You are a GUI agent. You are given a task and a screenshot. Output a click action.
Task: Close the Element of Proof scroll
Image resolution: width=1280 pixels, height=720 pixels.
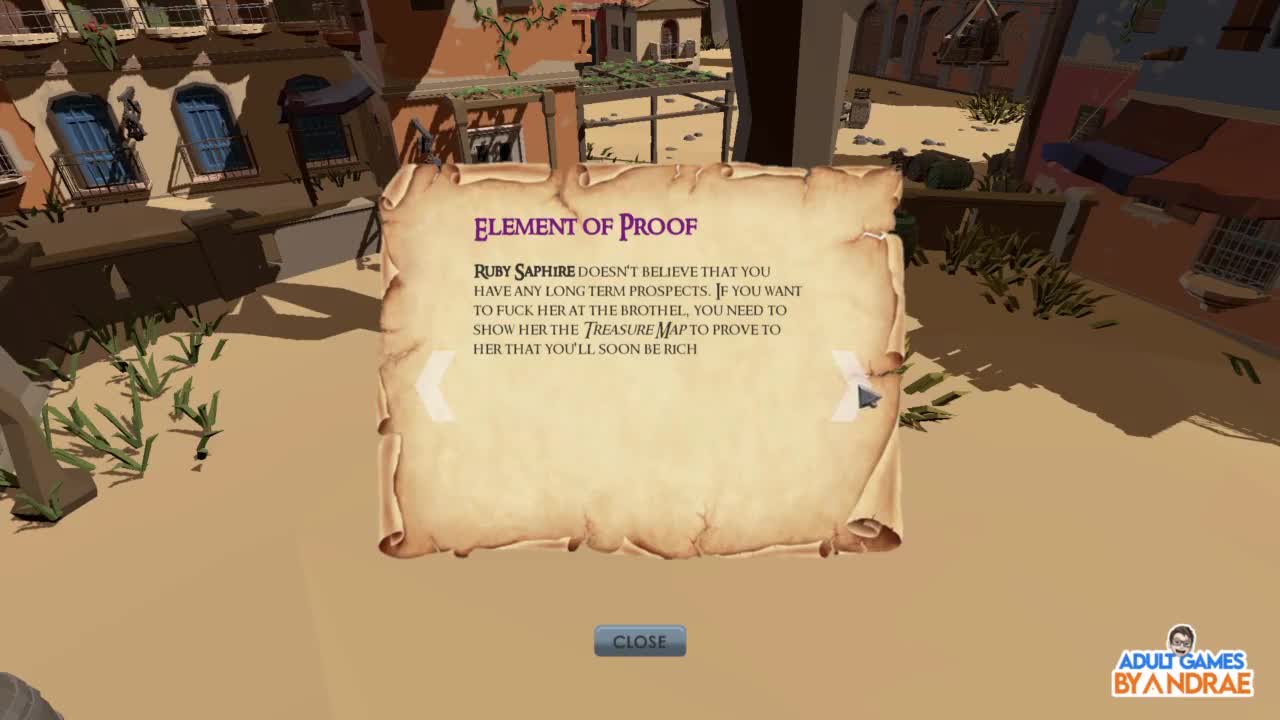tap(640, 641)
